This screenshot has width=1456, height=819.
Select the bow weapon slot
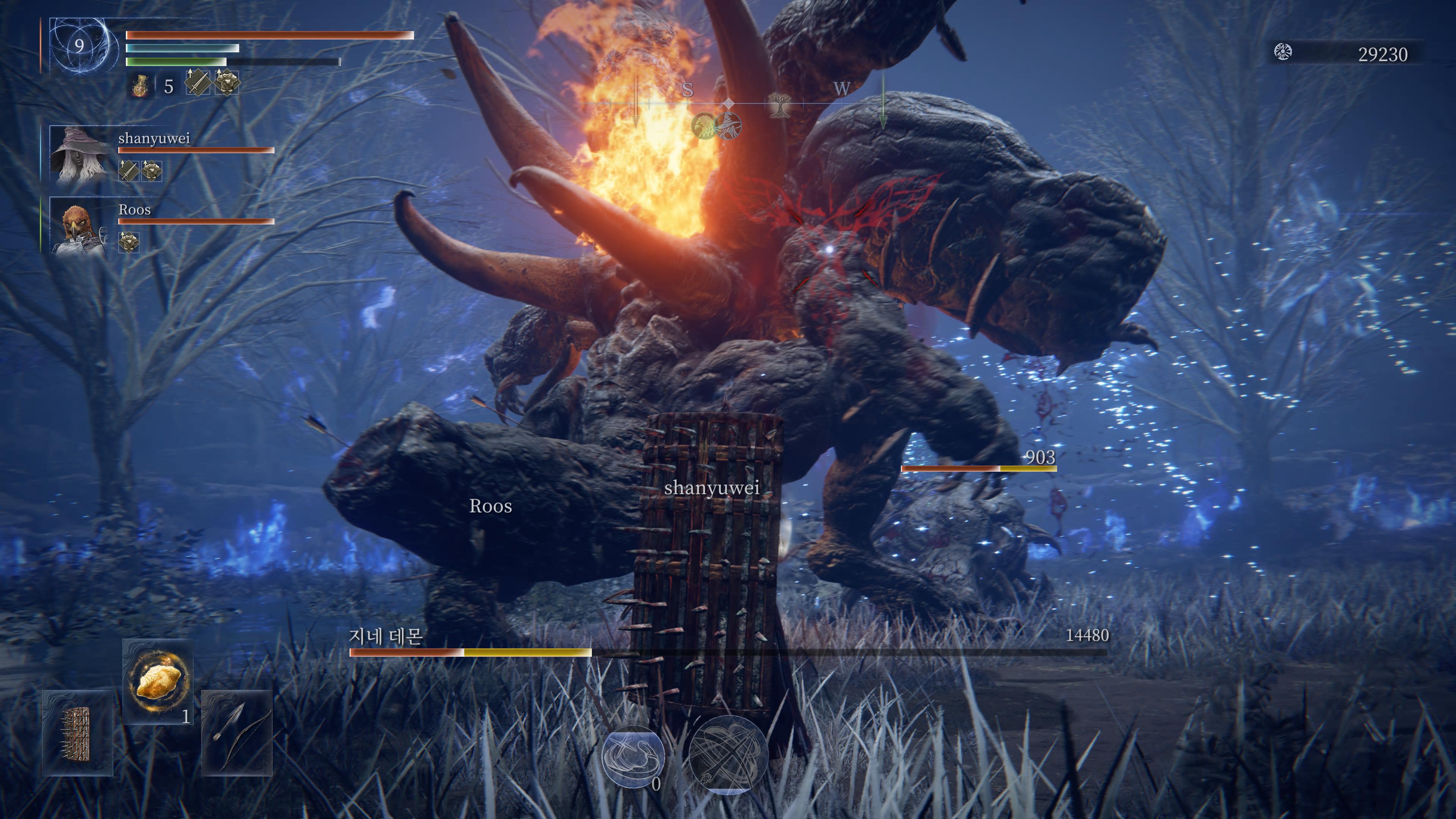236,733
